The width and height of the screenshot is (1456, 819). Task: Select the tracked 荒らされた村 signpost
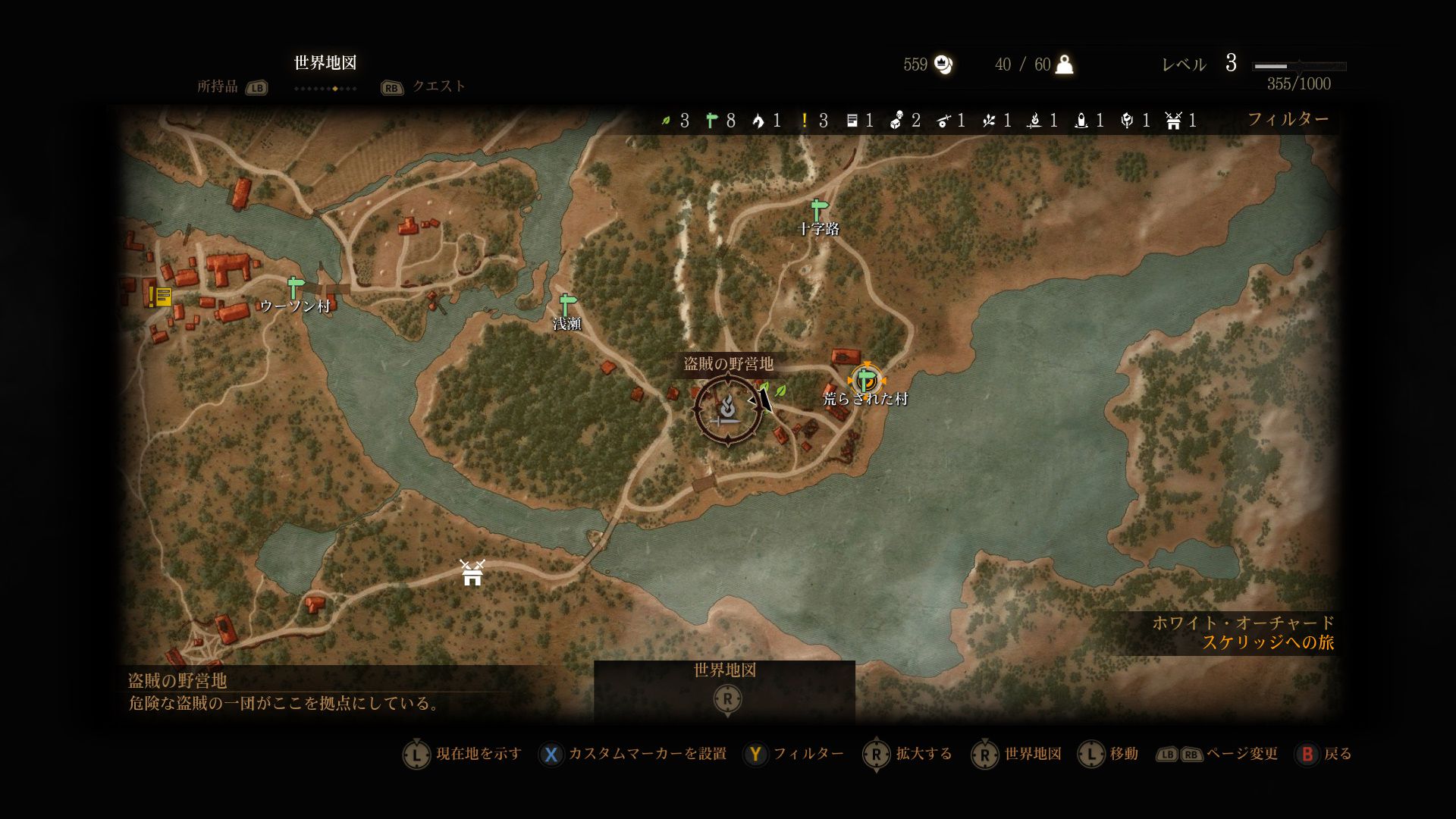tap(865, 379)
